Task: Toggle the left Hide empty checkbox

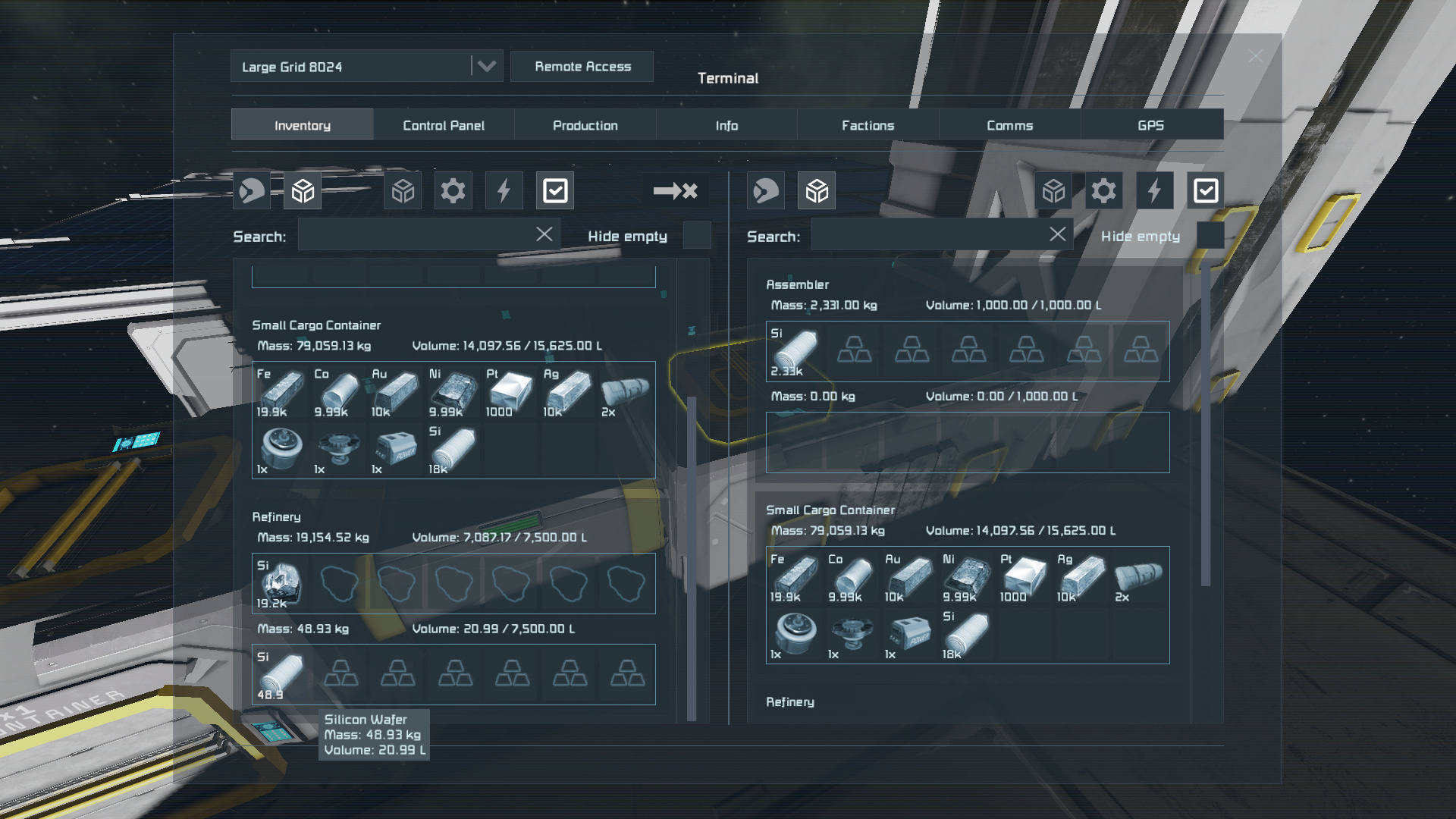Action: click(x=696, y=236)
